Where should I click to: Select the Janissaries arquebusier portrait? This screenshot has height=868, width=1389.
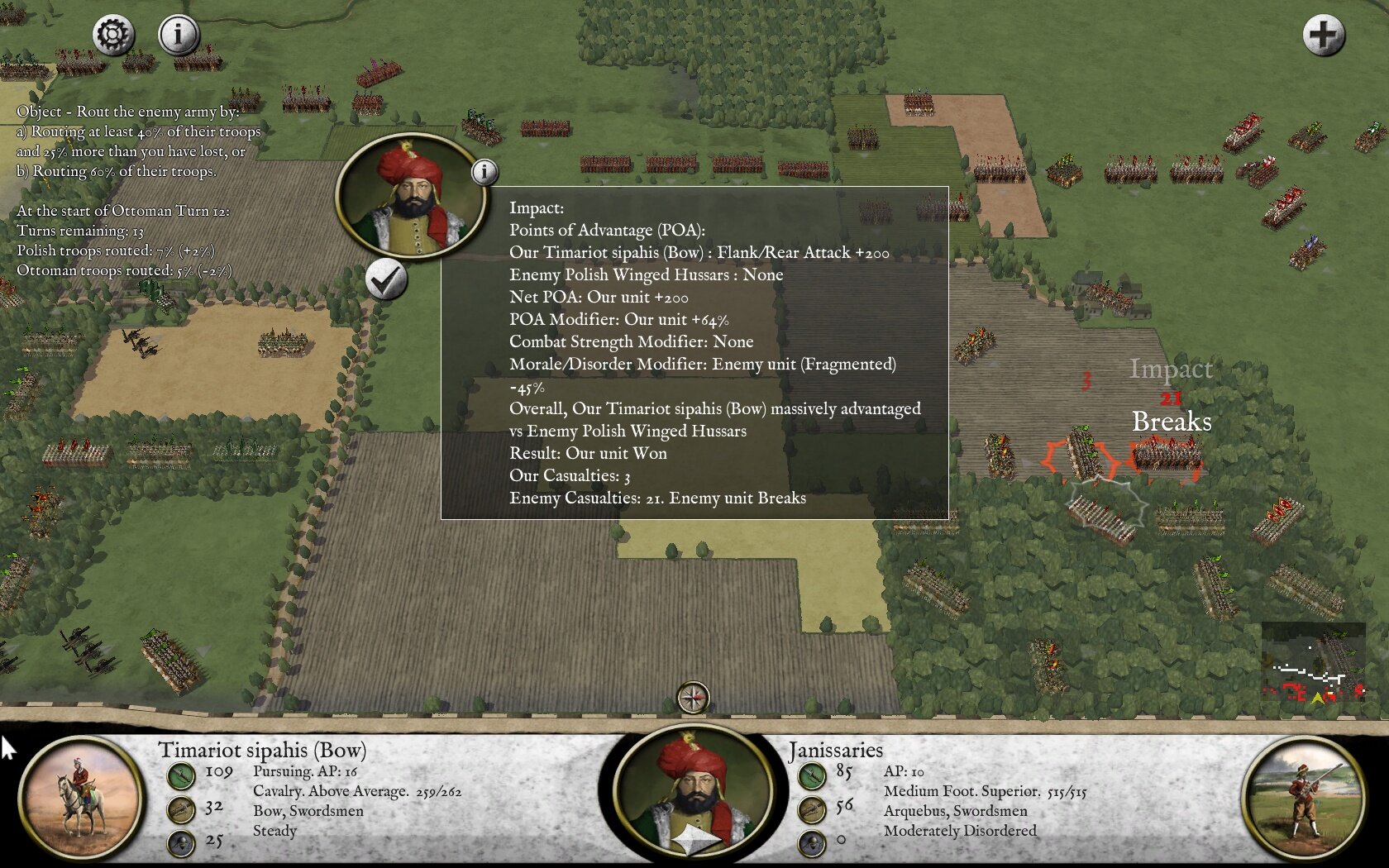1302,799
